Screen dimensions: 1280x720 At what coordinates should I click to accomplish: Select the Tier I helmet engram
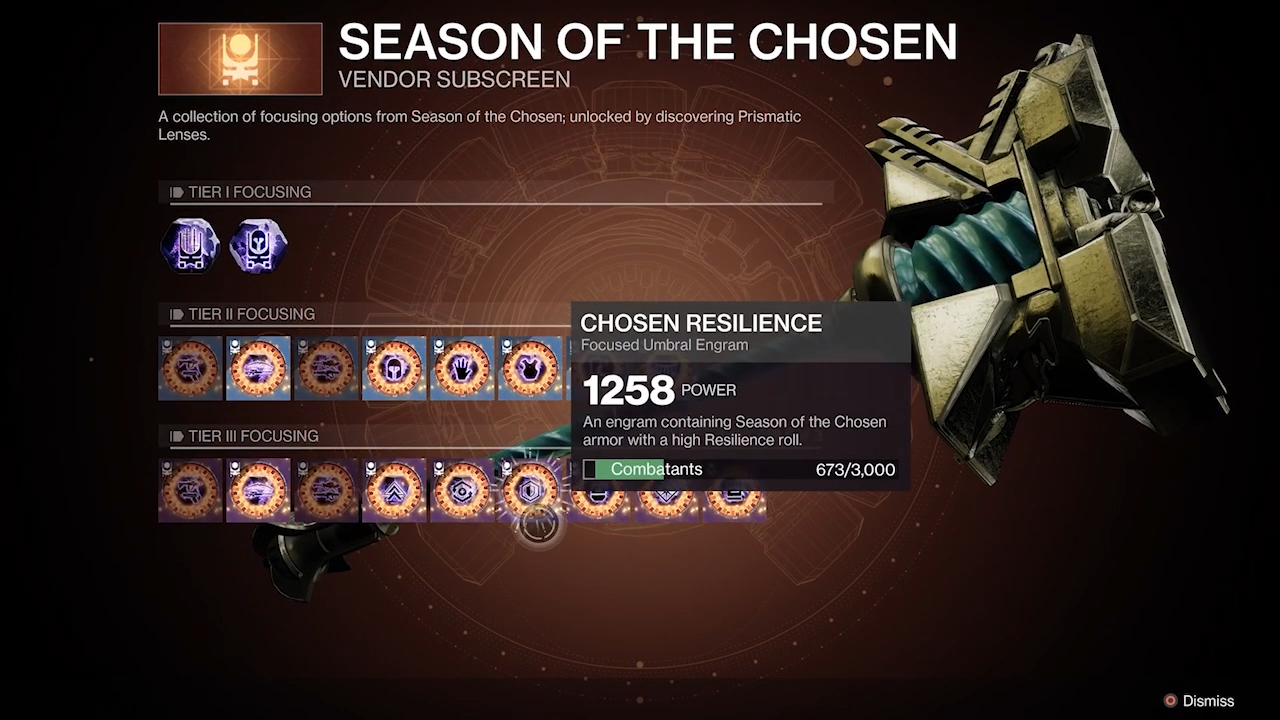point(258,246)
